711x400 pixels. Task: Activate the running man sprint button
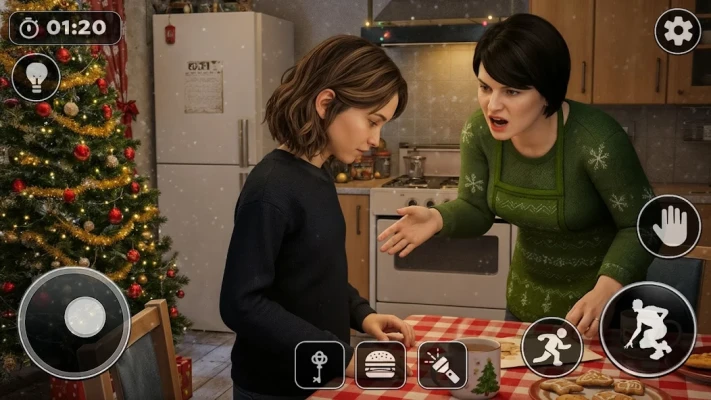pos(552,347)
